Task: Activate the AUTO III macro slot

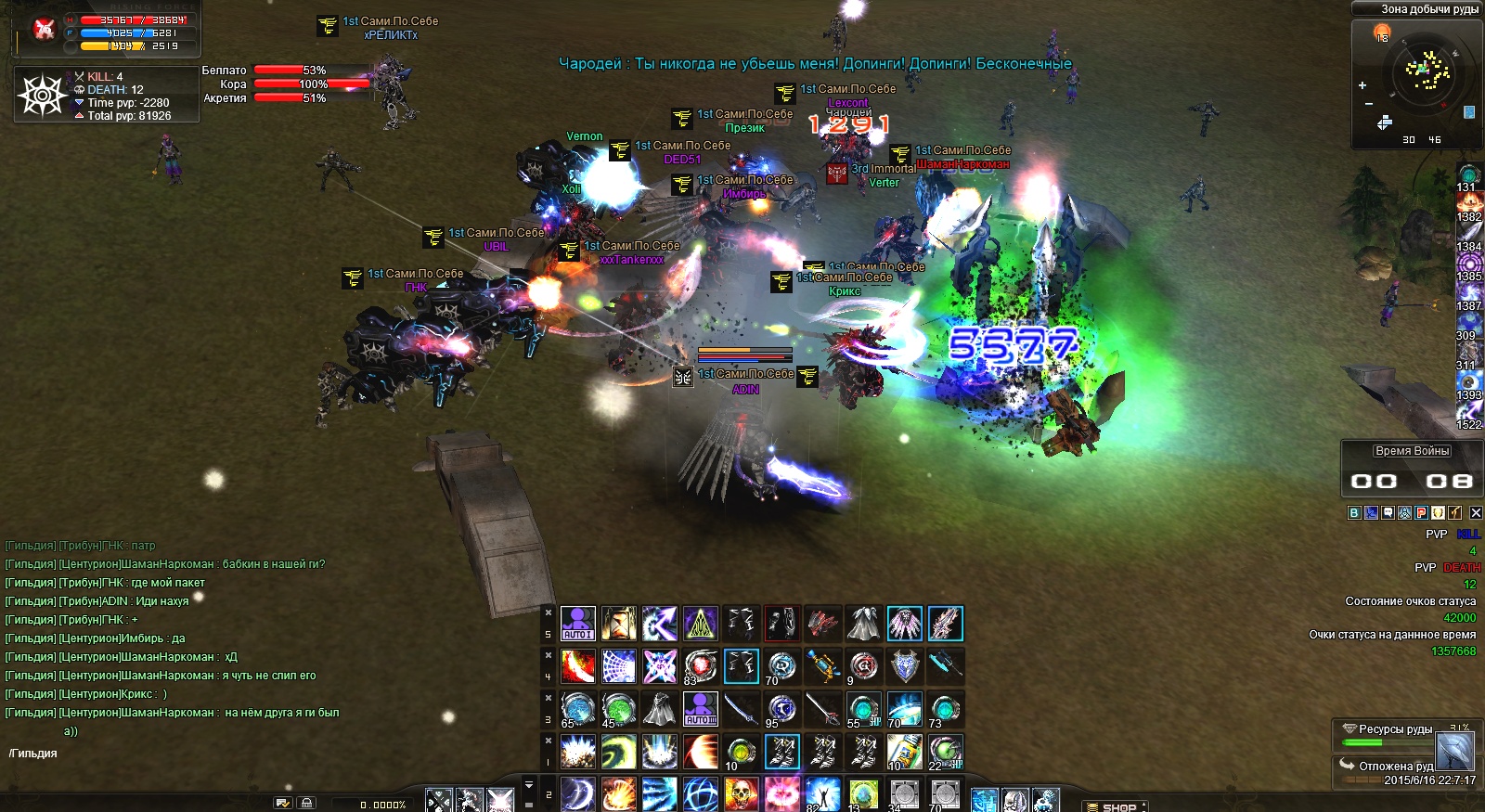Action: point(700,709)
